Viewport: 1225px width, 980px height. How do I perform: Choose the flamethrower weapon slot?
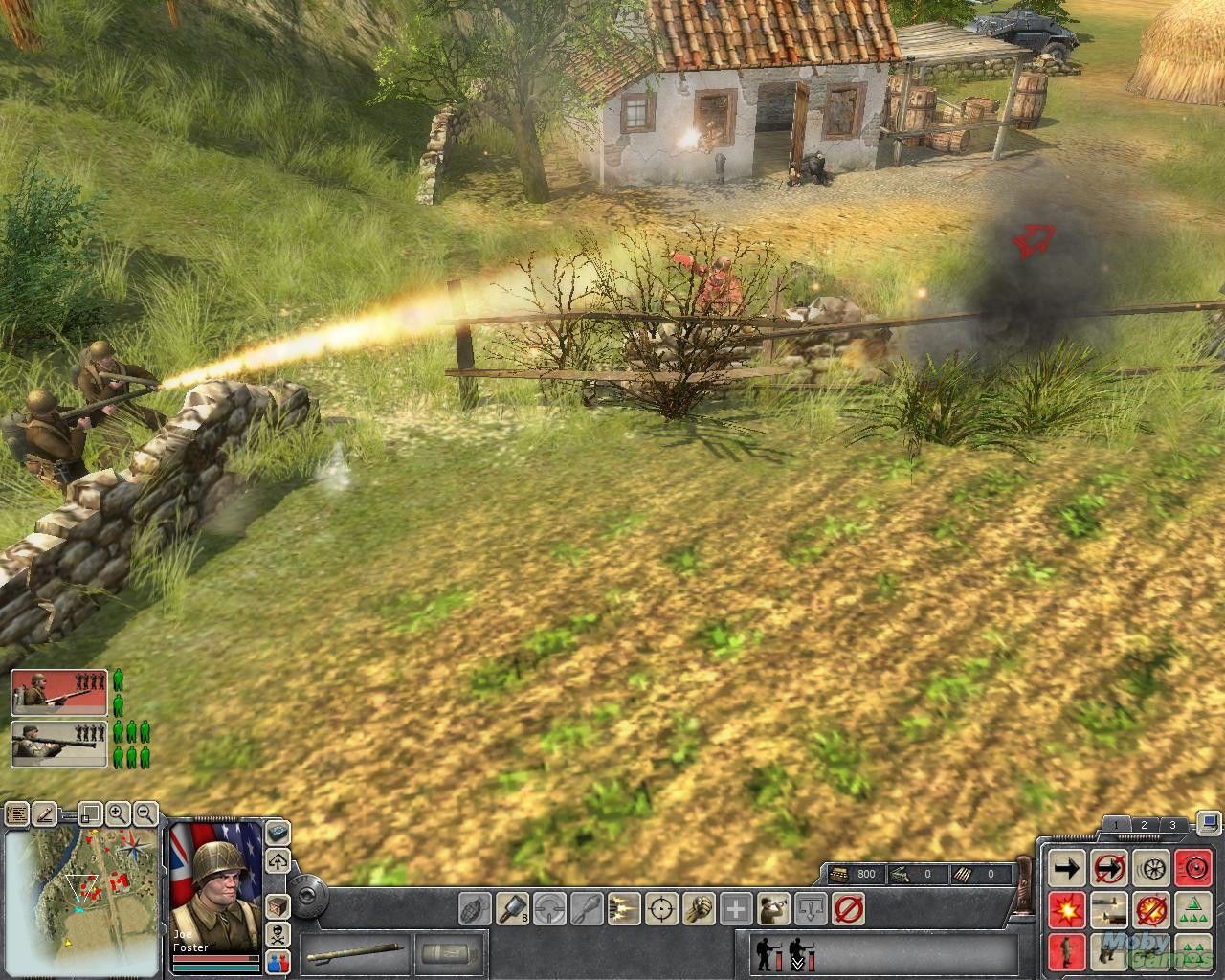point(354,955)
